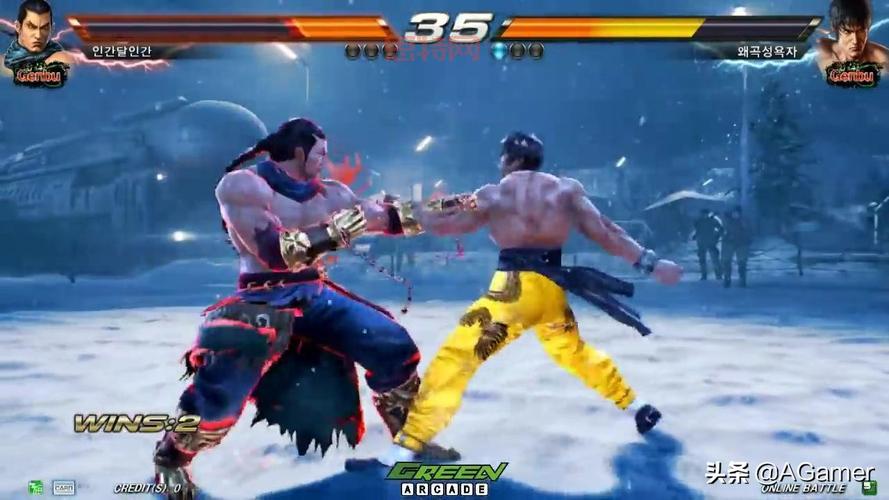Click the CARD indicator icon
Screen dimensions: 889x500
click(63, 488)
